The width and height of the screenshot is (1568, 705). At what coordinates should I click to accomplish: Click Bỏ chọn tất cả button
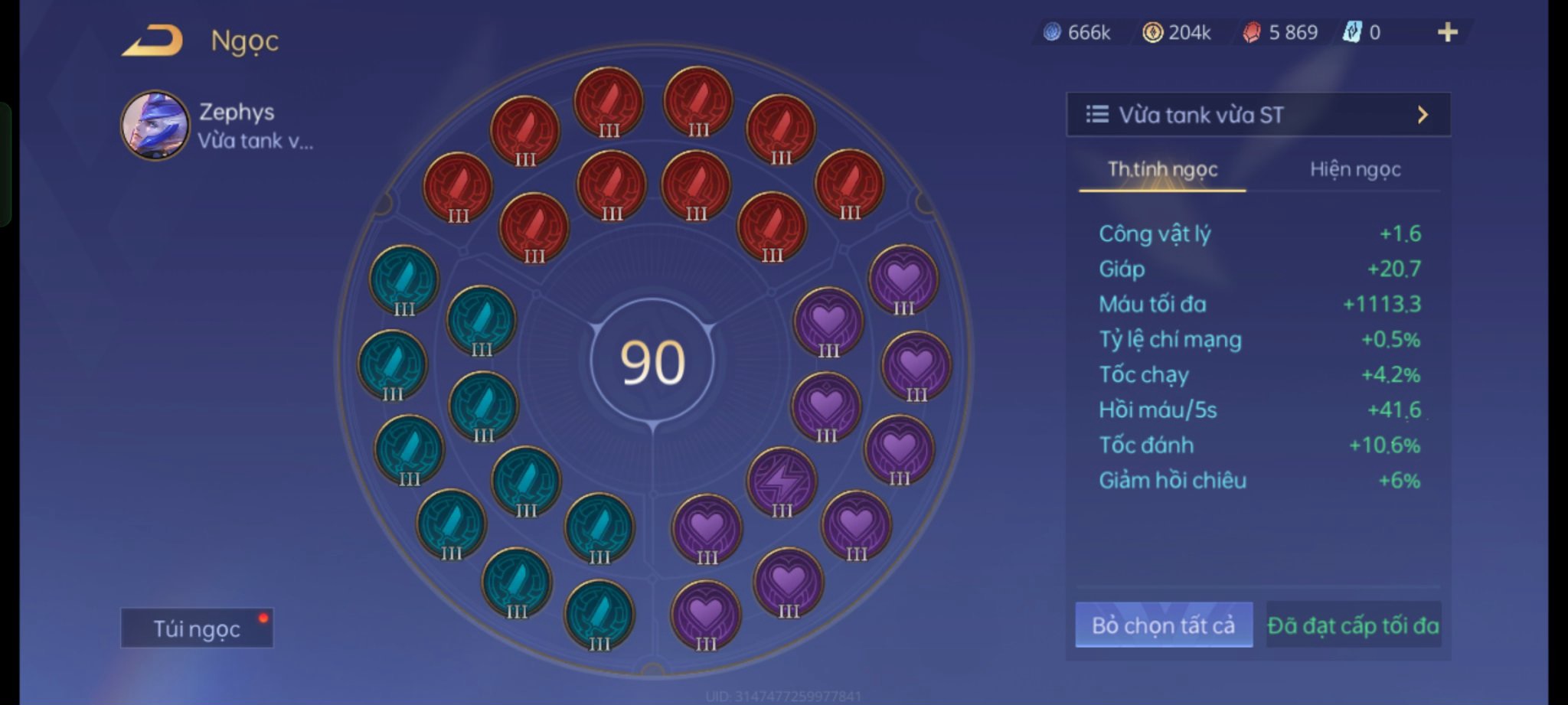[x=1163, y=625]
